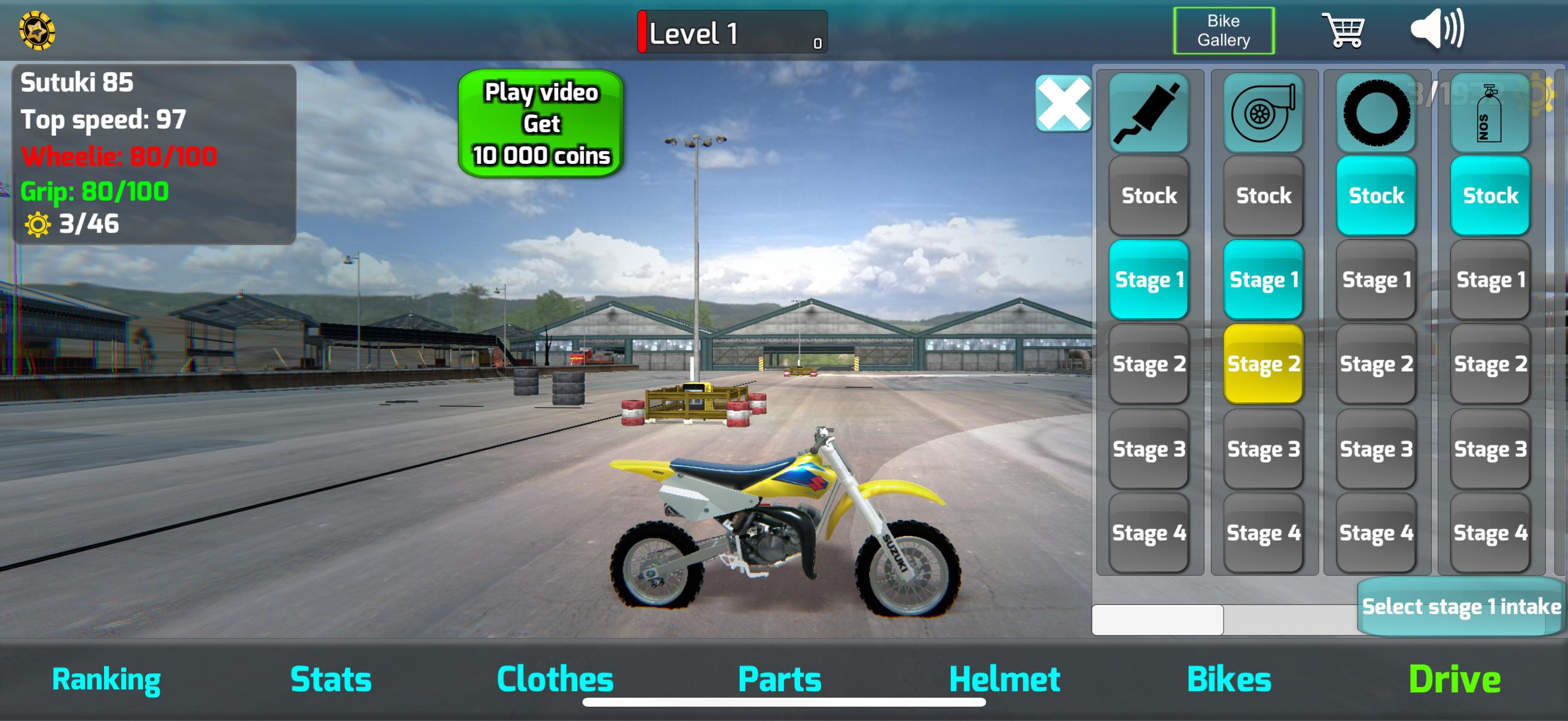Image resolution: width=1568 pixels, height=721 pixels.
Task: Pick Stage 4 in the NOS column
Action: (x=1489, y=533)
